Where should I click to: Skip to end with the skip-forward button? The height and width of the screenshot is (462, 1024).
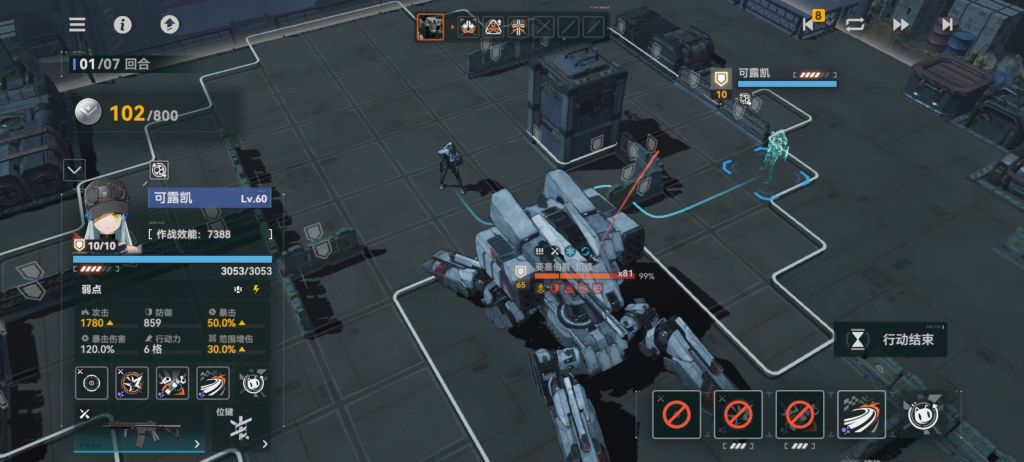pyautogui.click(x=947, y=25)
